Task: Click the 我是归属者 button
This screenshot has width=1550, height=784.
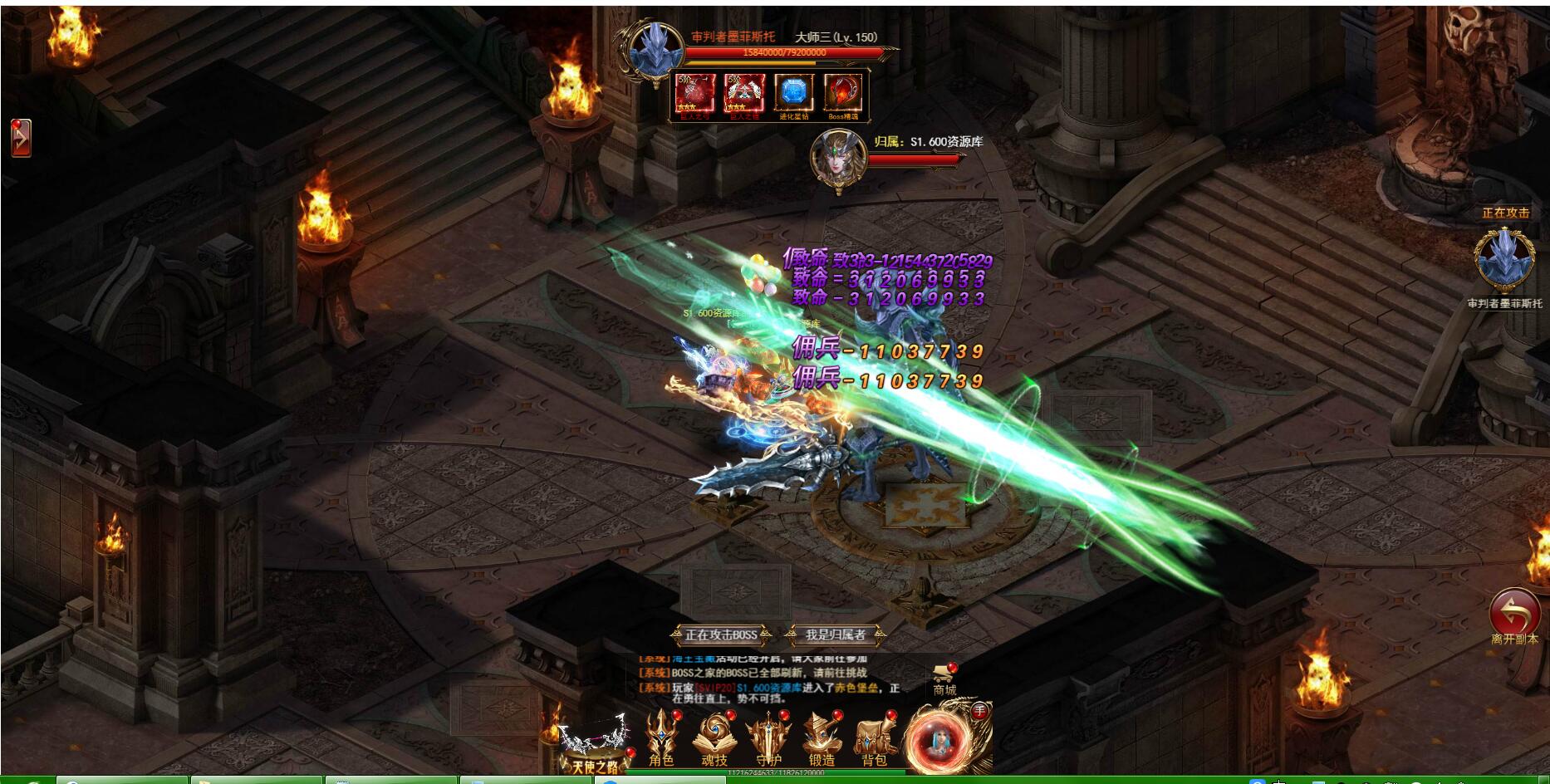Action: coord(836,635)
